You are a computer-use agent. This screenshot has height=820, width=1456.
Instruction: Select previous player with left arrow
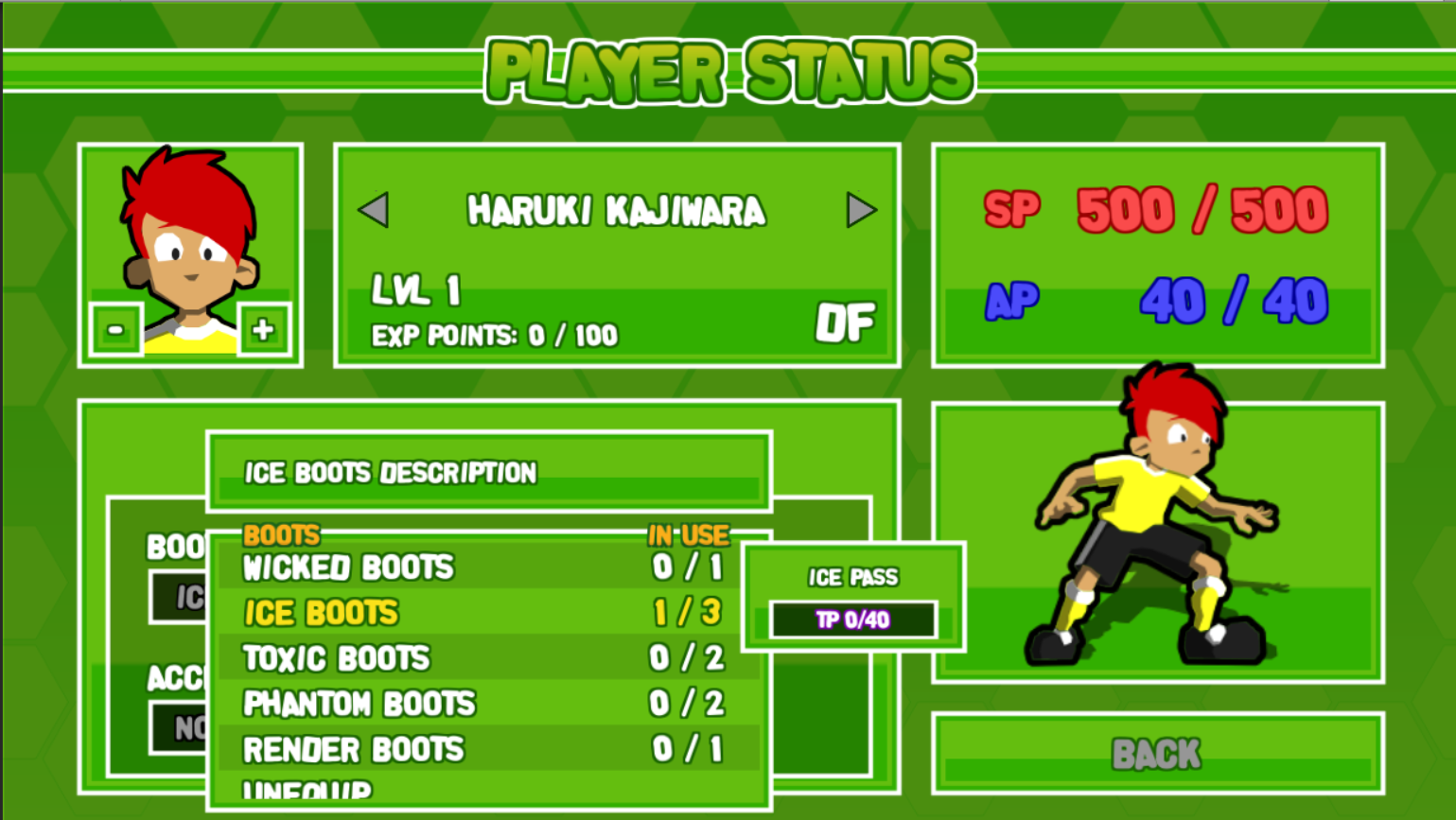tap(374, 210)
